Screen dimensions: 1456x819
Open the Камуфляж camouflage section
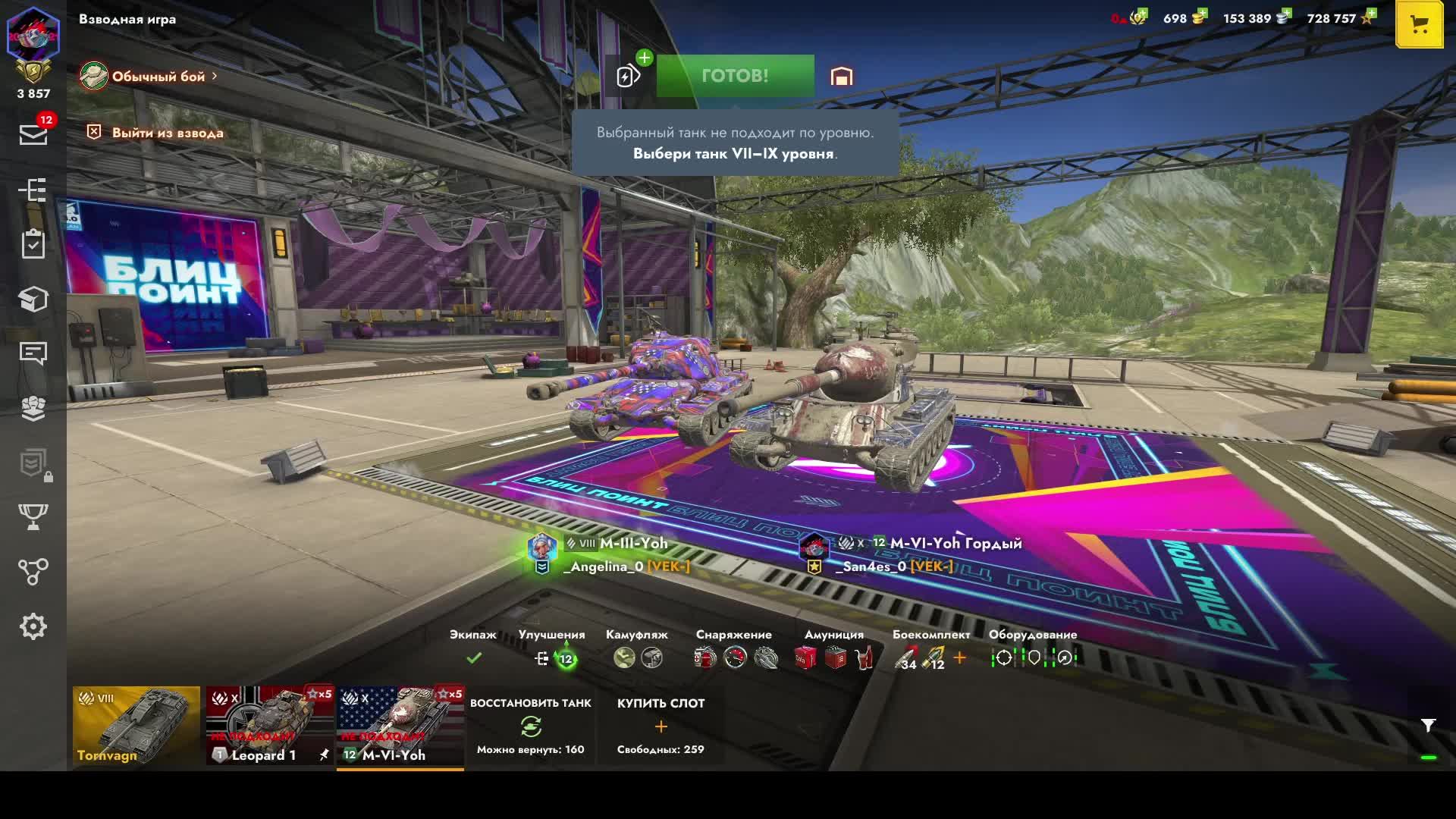(637, 657)
